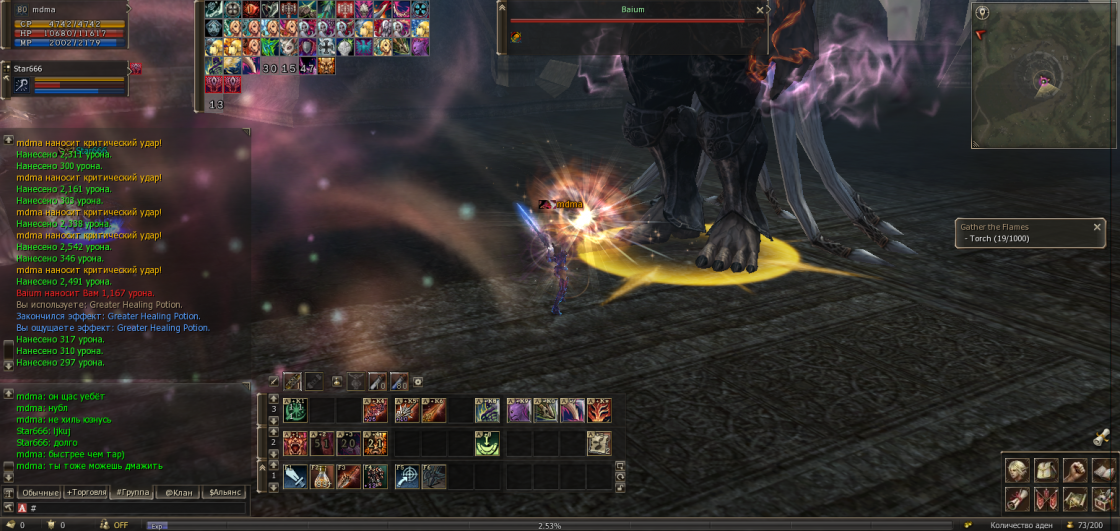Open the world map icon
The image size is (1120, 531).
click(x=1075, y=498)
